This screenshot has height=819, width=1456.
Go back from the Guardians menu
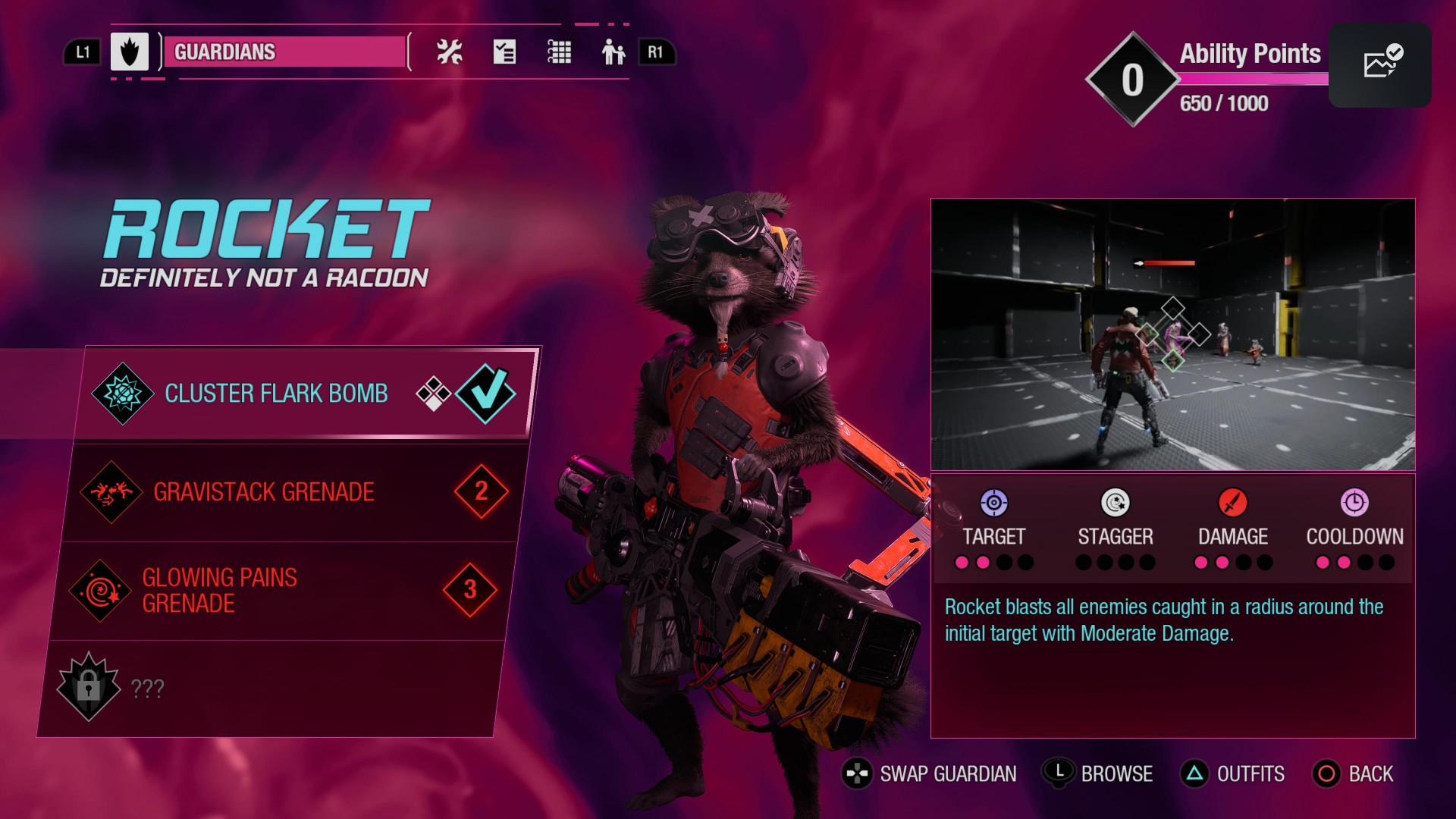(x=1354, y=773)
